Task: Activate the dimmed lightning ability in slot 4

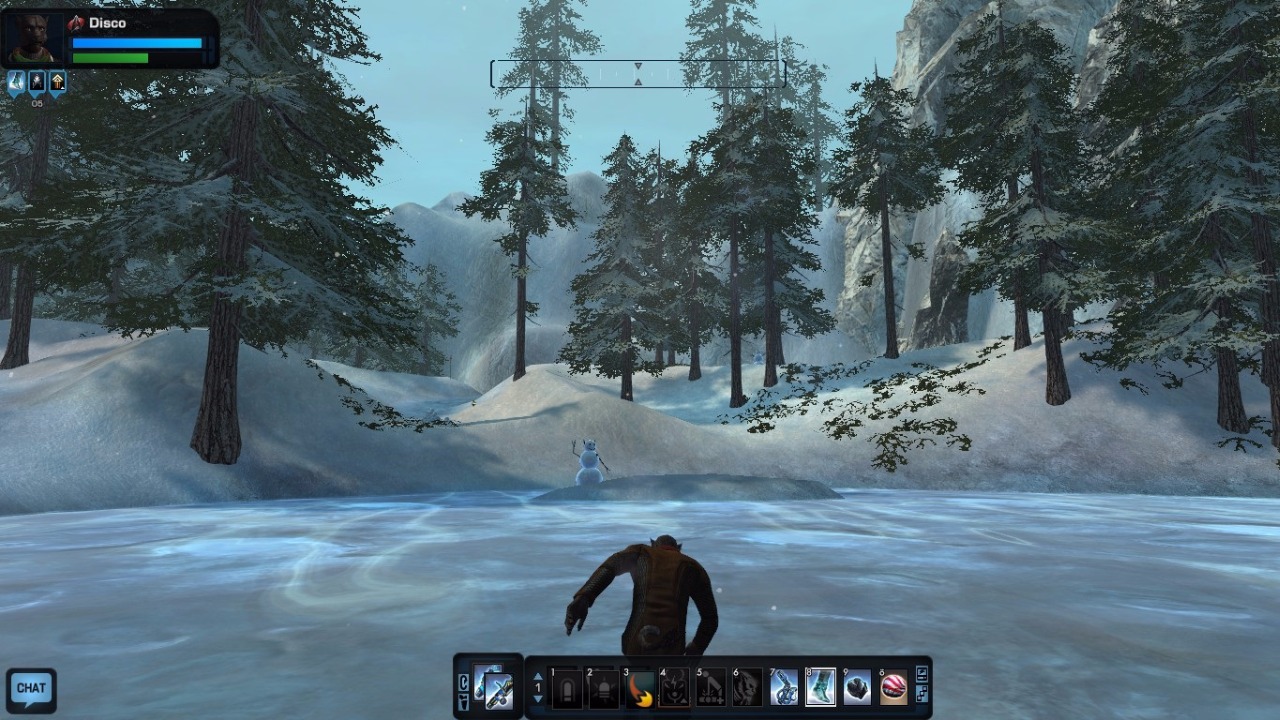Action: [x=675, y=688]
